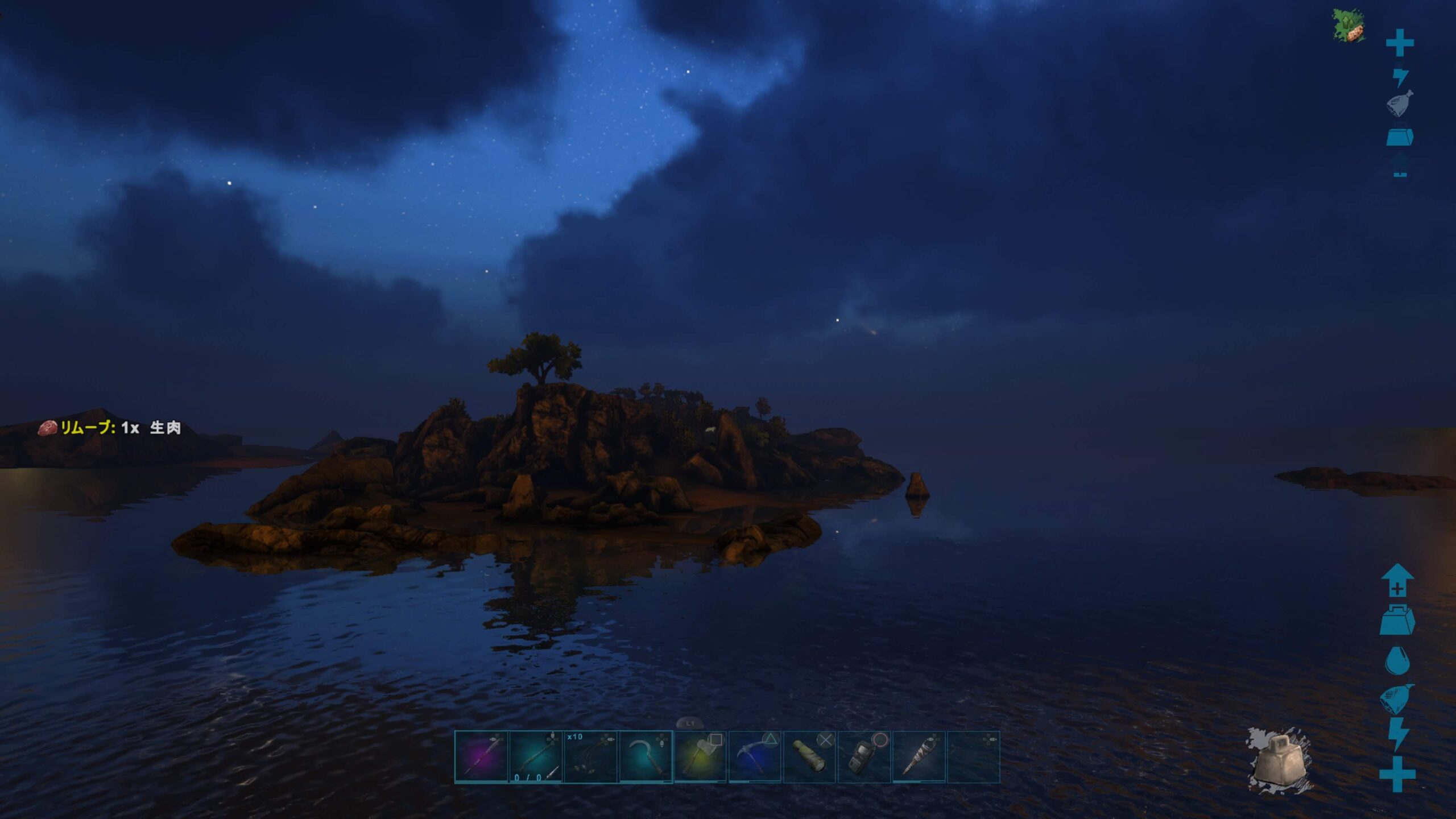
Task: Select the handheld GPS device slot
Action: pos(864,757)
